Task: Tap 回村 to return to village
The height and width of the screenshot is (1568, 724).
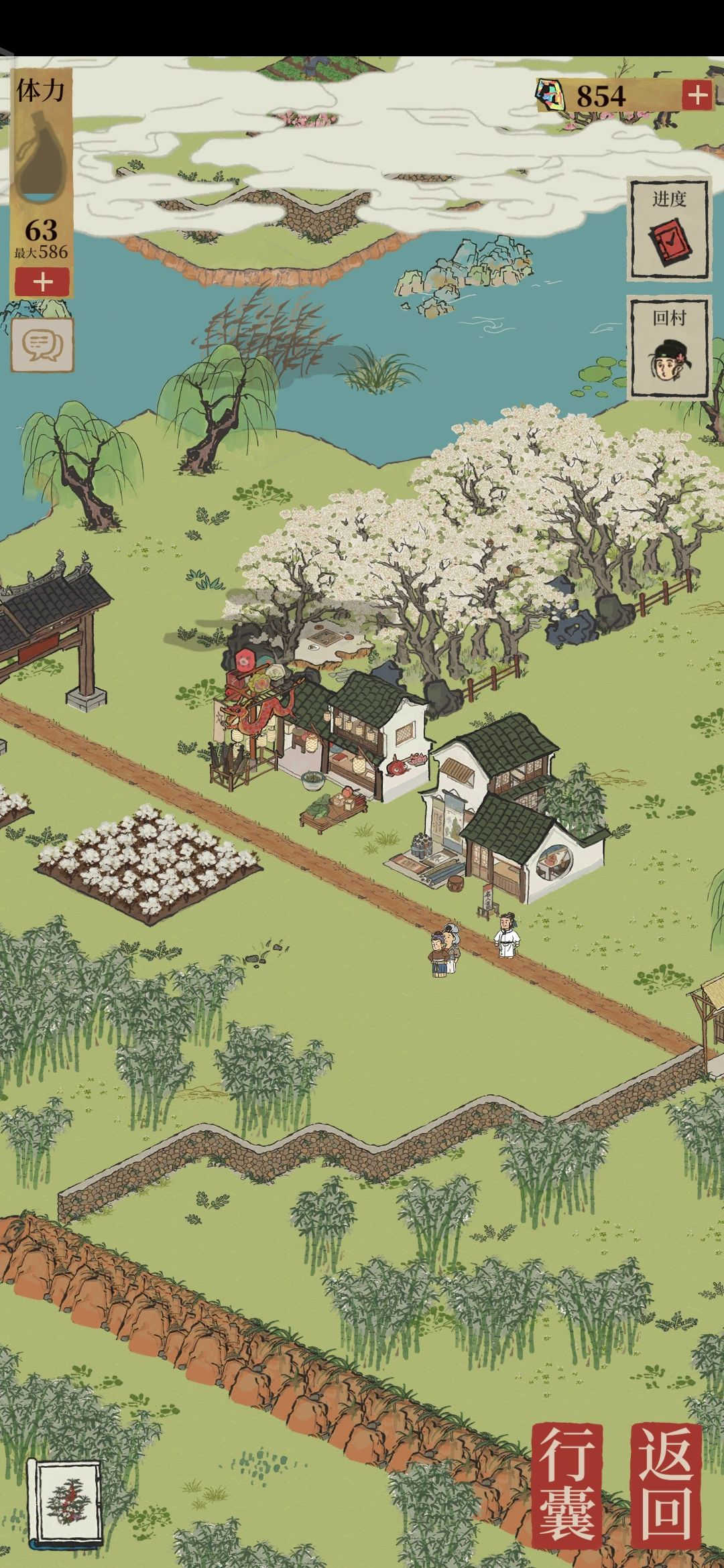Action: click(x=668, y=348)
